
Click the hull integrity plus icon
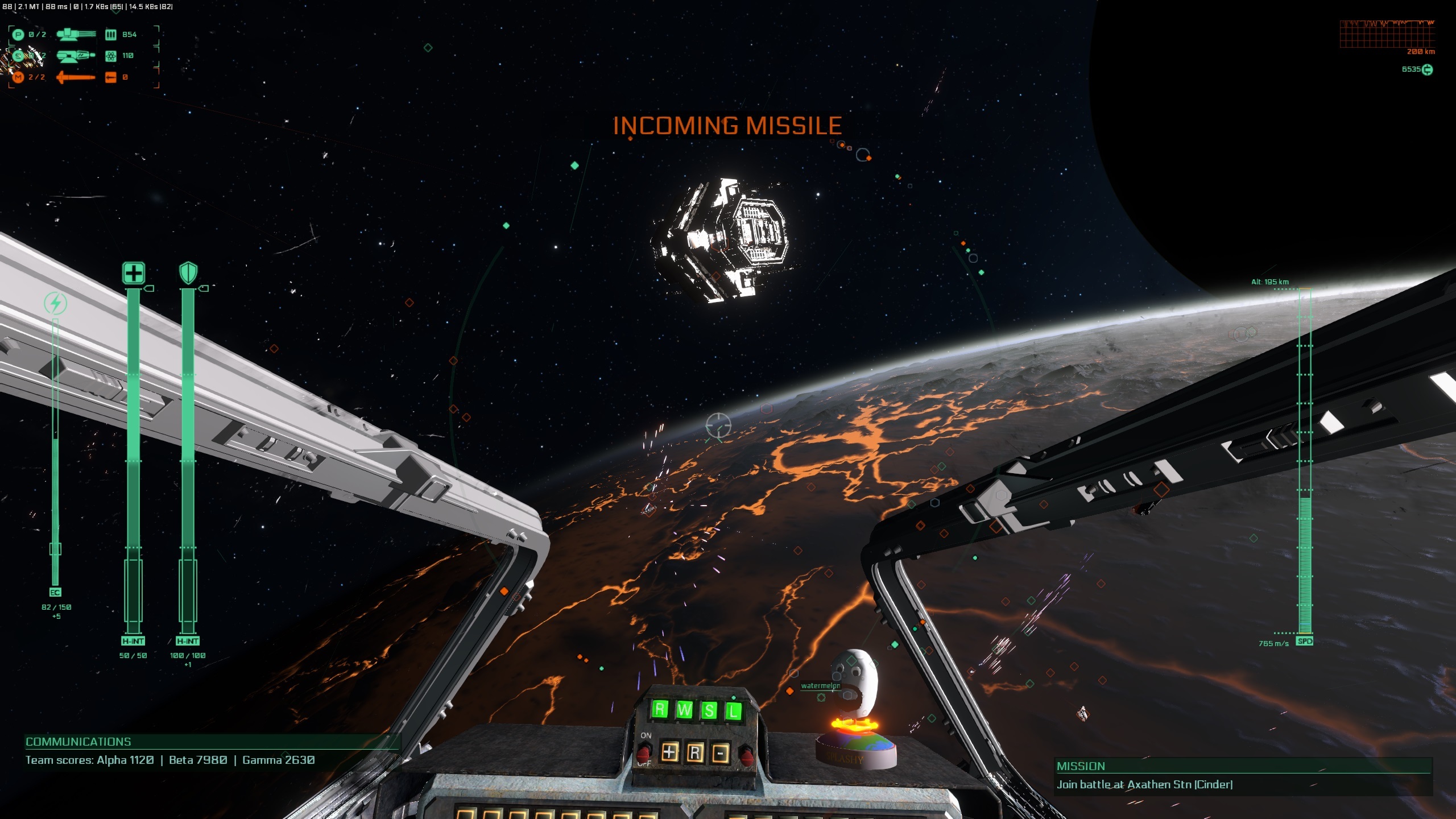point(134,273)
